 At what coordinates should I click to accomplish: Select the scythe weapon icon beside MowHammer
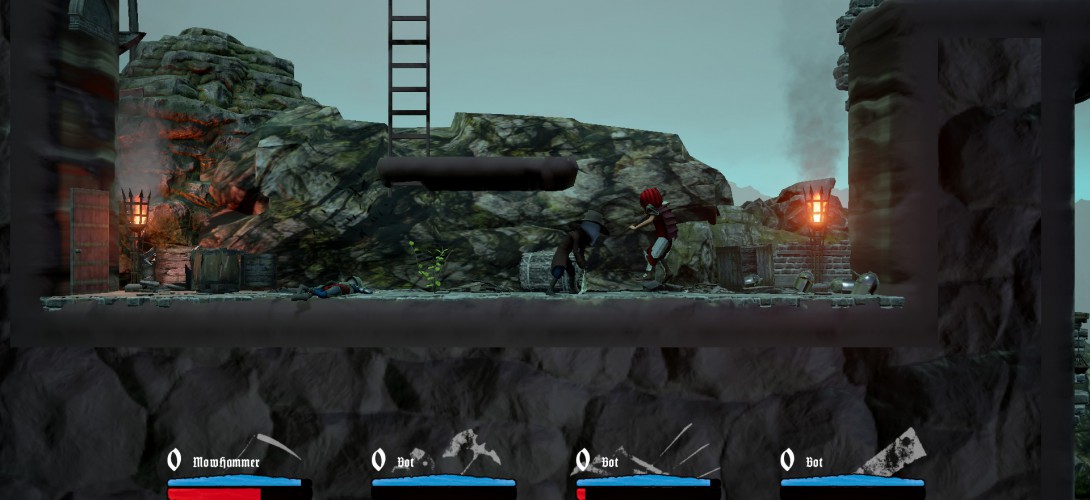[272, 445]
